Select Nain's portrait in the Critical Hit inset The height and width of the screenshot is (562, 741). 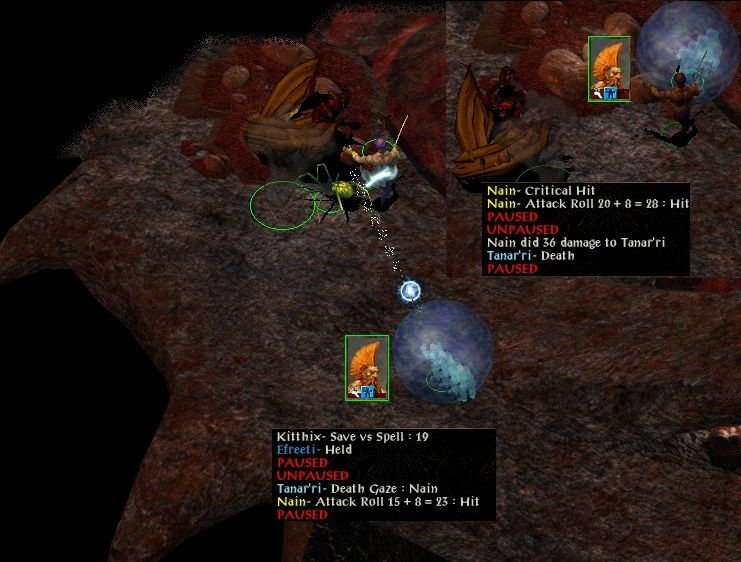point(609,69)
